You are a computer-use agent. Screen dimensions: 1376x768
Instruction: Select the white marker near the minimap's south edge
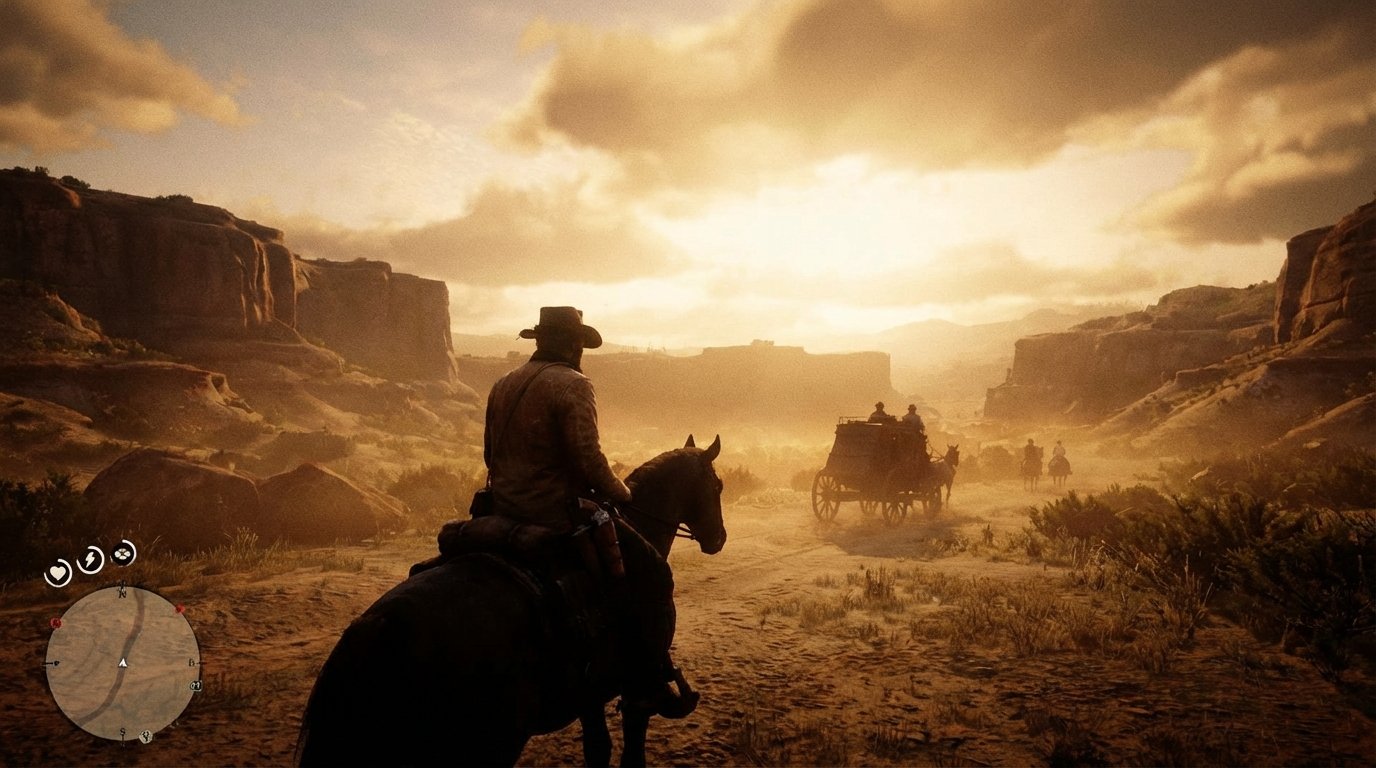click(x=146, y=736)
